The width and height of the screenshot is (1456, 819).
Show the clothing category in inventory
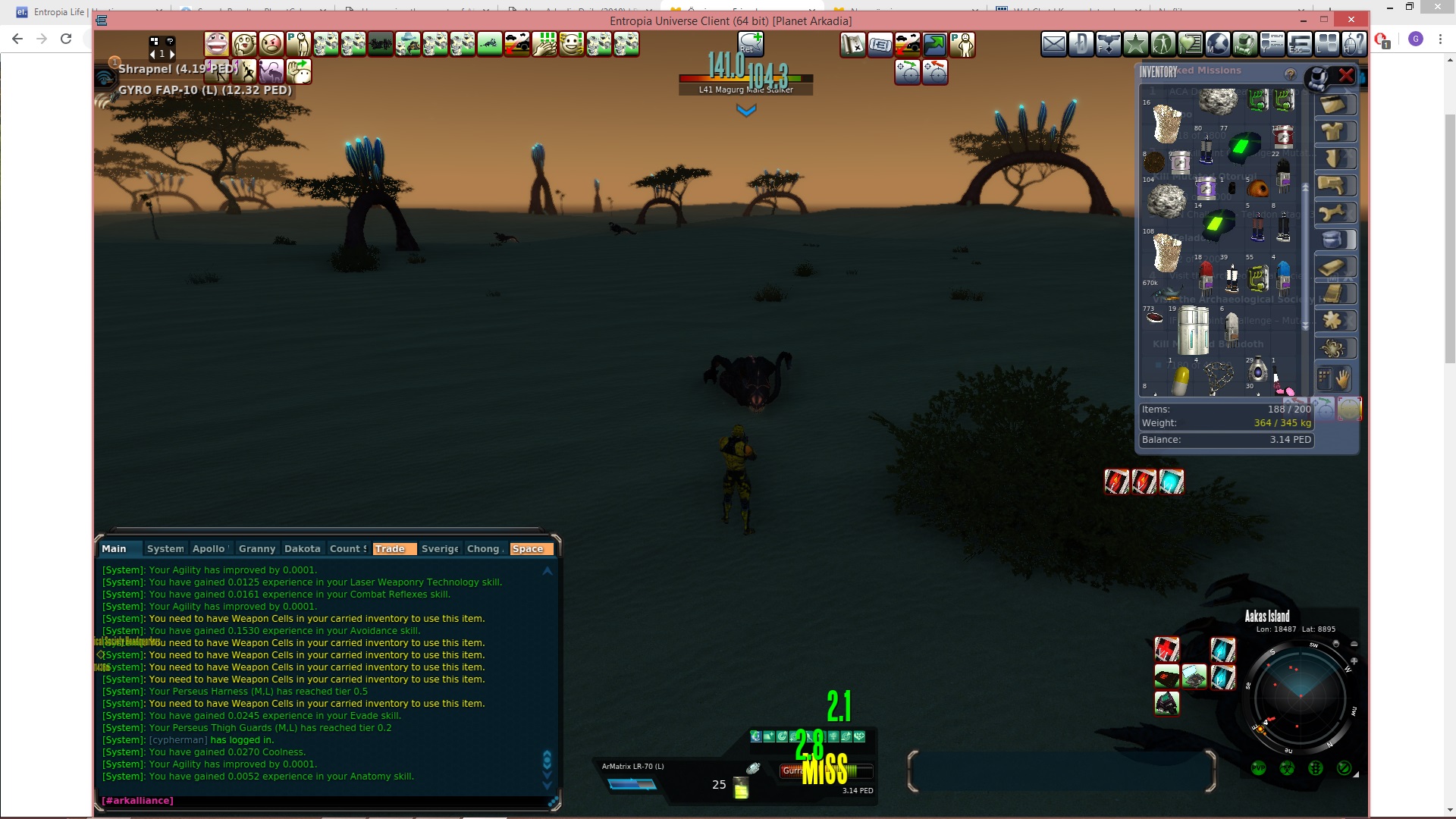pos(1333,132)
